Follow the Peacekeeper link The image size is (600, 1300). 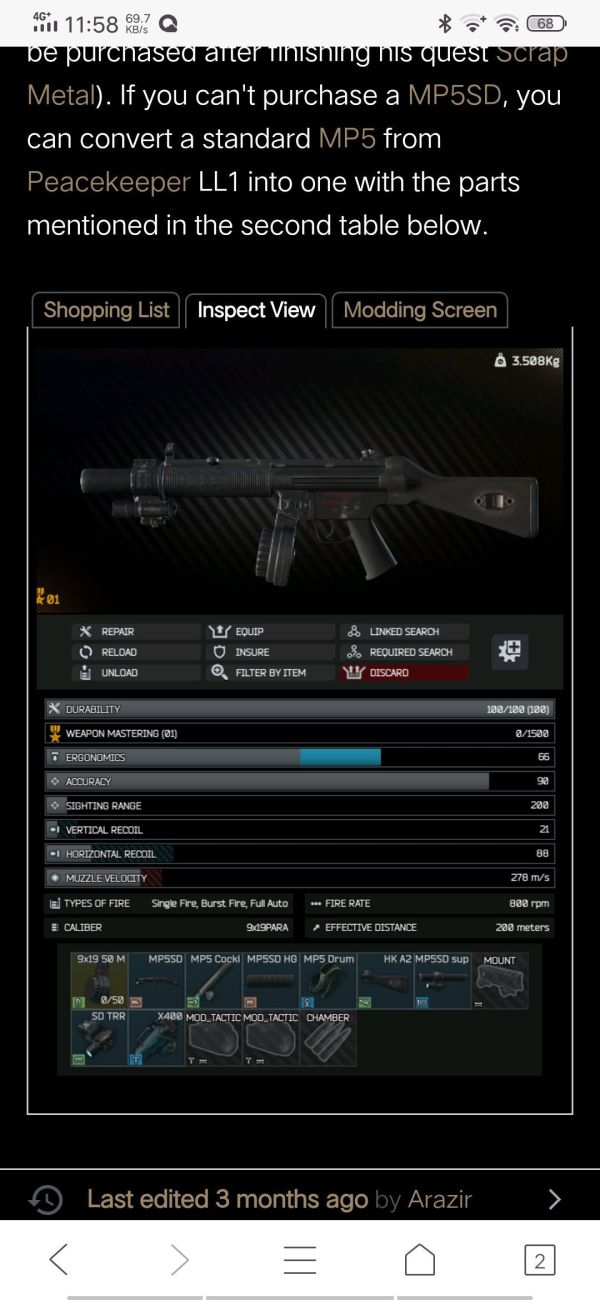coord(108,182)
